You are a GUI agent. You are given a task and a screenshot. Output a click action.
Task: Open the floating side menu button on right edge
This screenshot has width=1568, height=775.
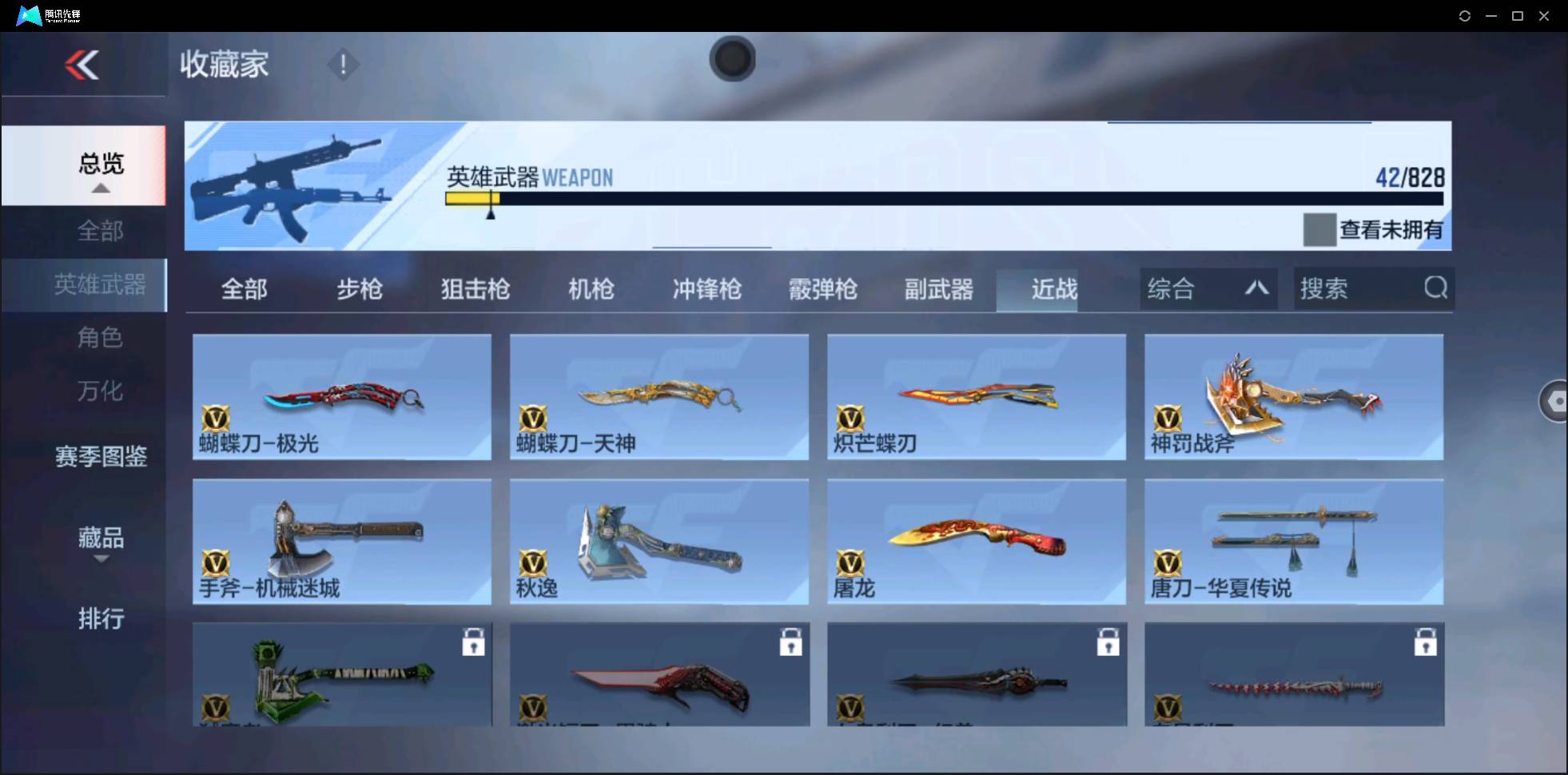[x=1555, y=400]
